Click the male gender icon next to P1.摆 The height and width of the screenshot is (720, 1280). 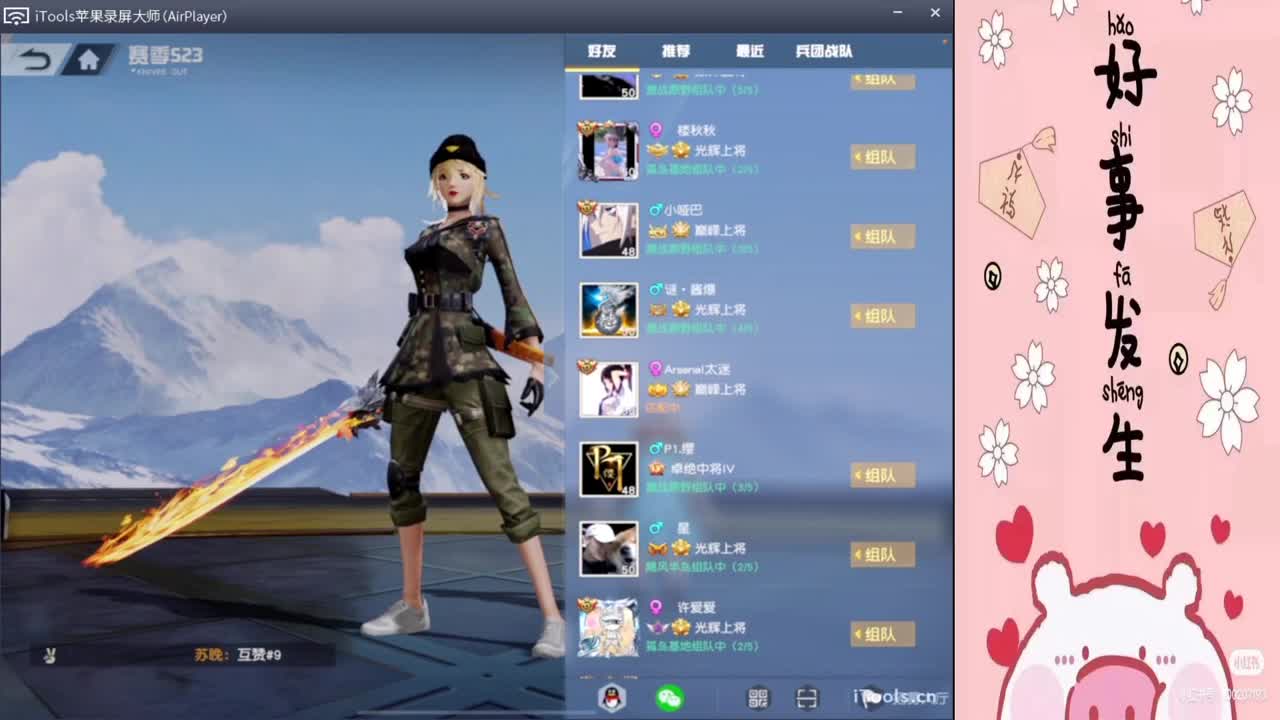656,449
